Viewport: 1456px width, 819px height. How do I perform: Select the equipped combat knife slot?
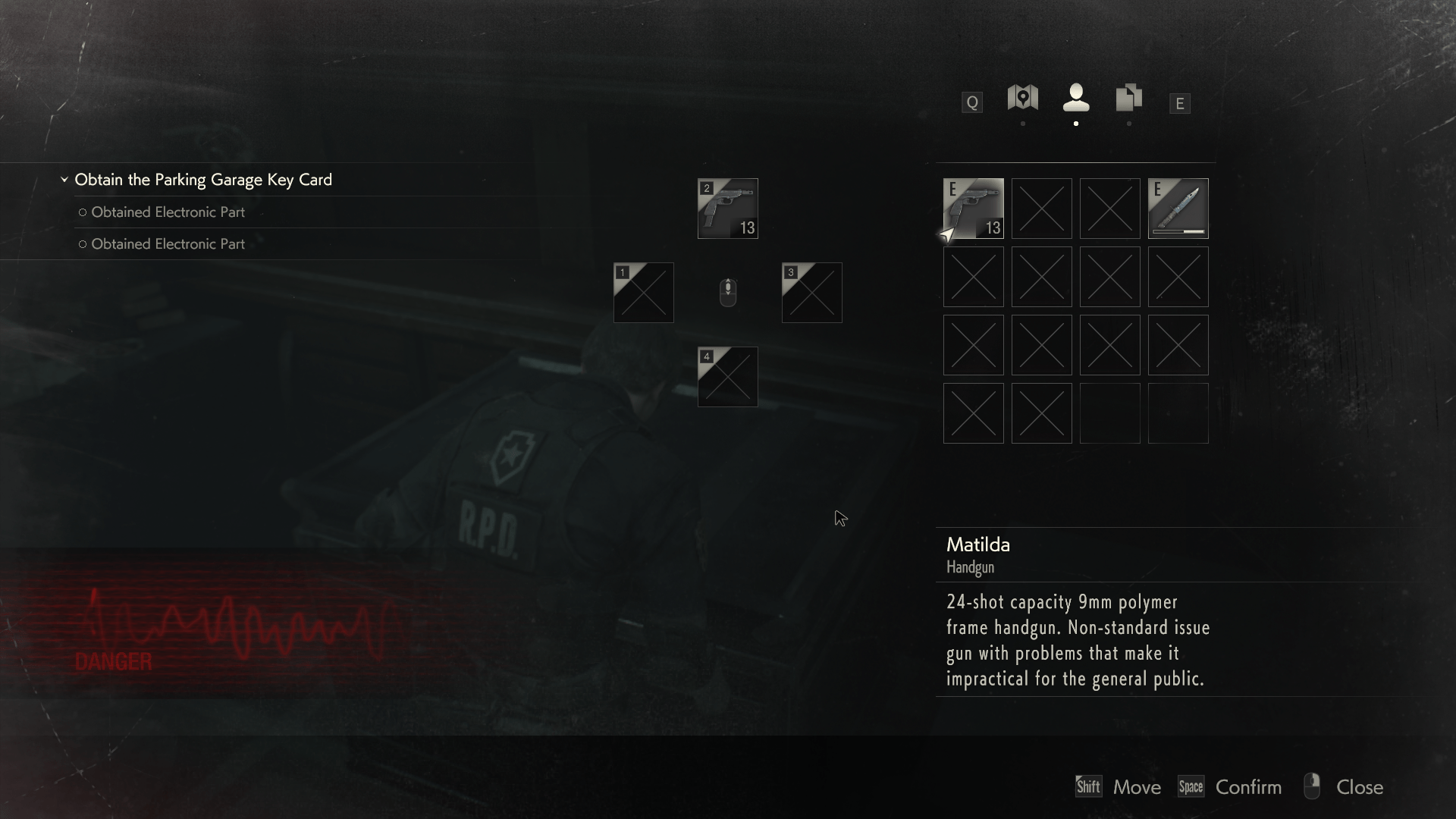point(1178,209)
